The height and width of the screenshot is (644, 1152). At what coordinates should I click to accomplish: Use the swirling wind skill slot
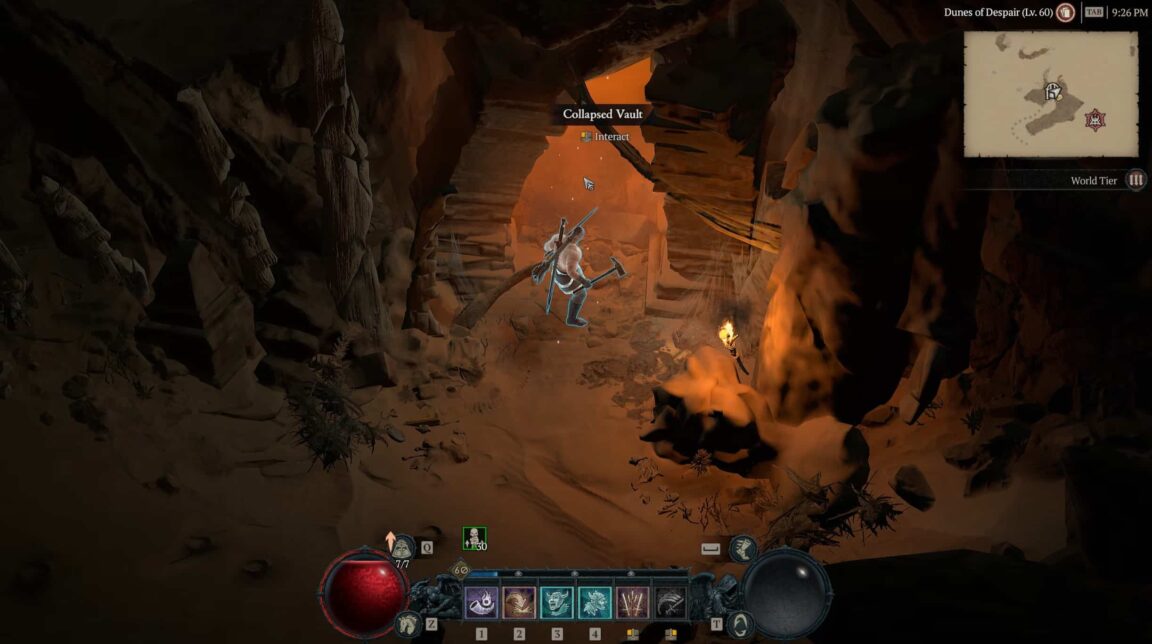tap(519, 602)
